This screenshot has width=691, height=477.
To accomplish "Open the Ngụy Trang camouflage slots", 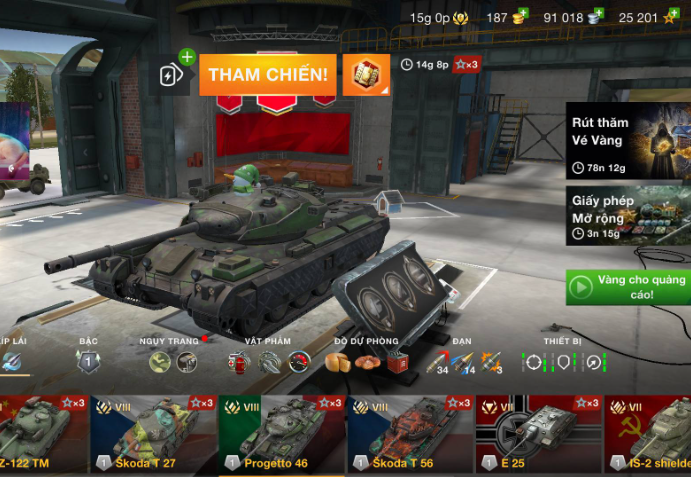I will tap(172, 362).
